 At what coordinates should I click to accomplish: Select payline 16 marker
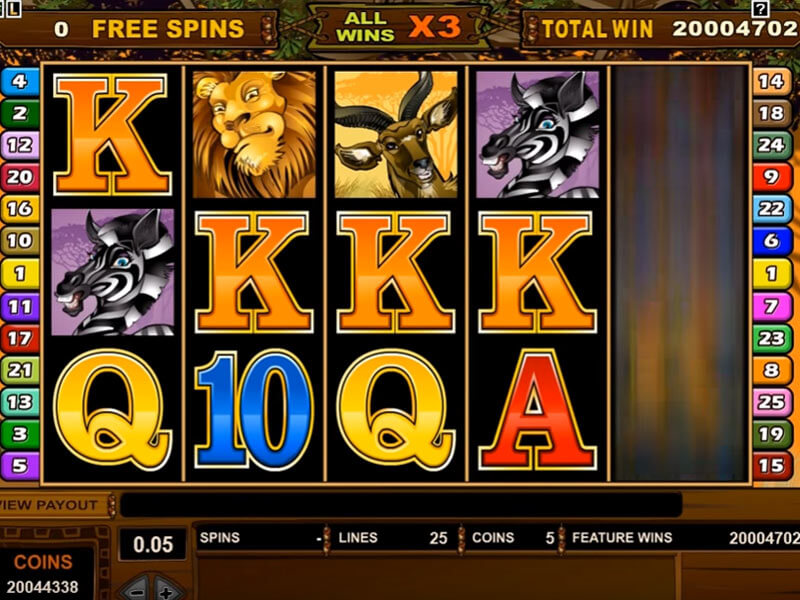pyautogui.click(x=20, y=209)
